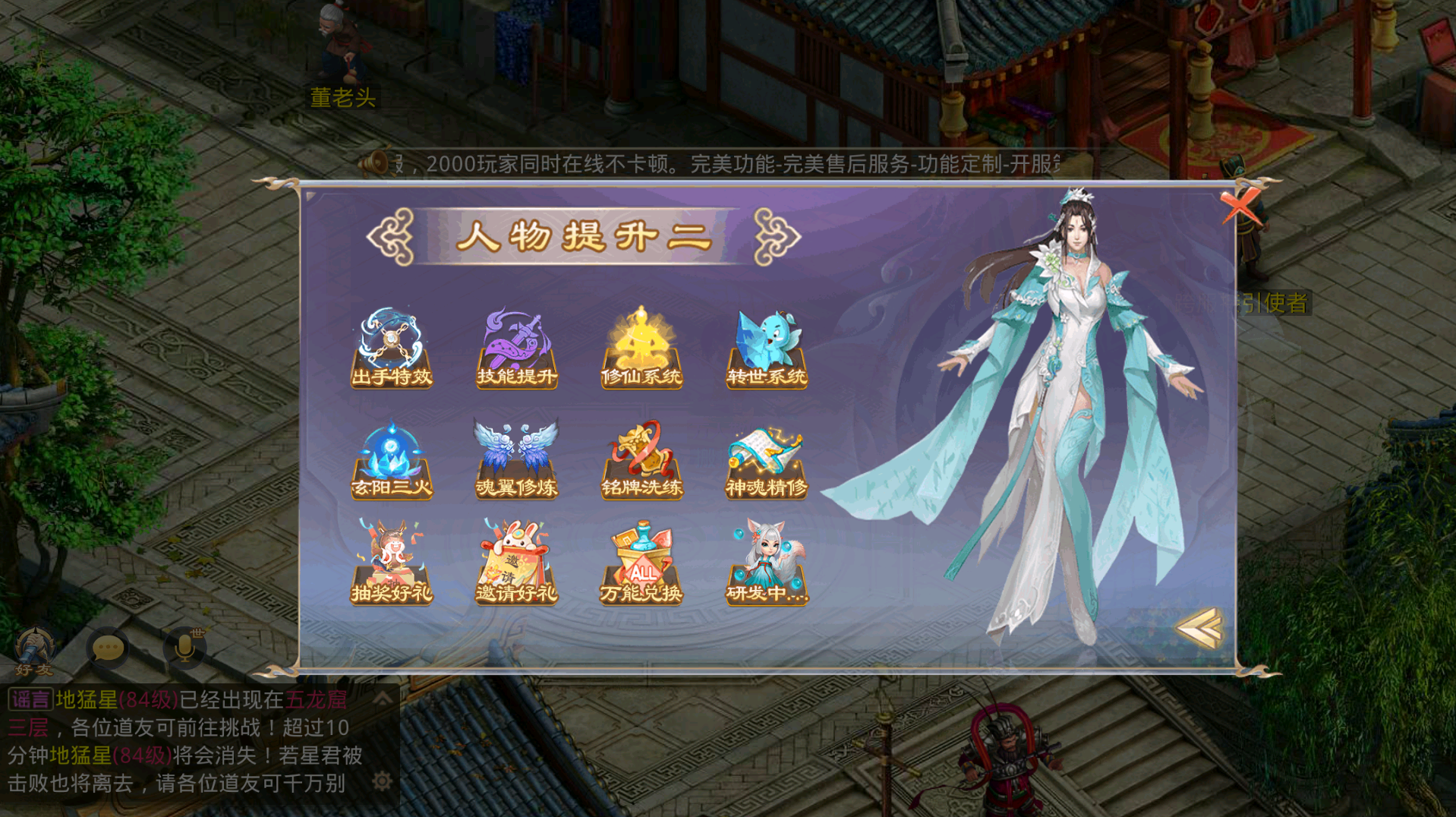Expand the chat log with up arrow
Screen dimensions: 1456x817
(x=383, y=697)
